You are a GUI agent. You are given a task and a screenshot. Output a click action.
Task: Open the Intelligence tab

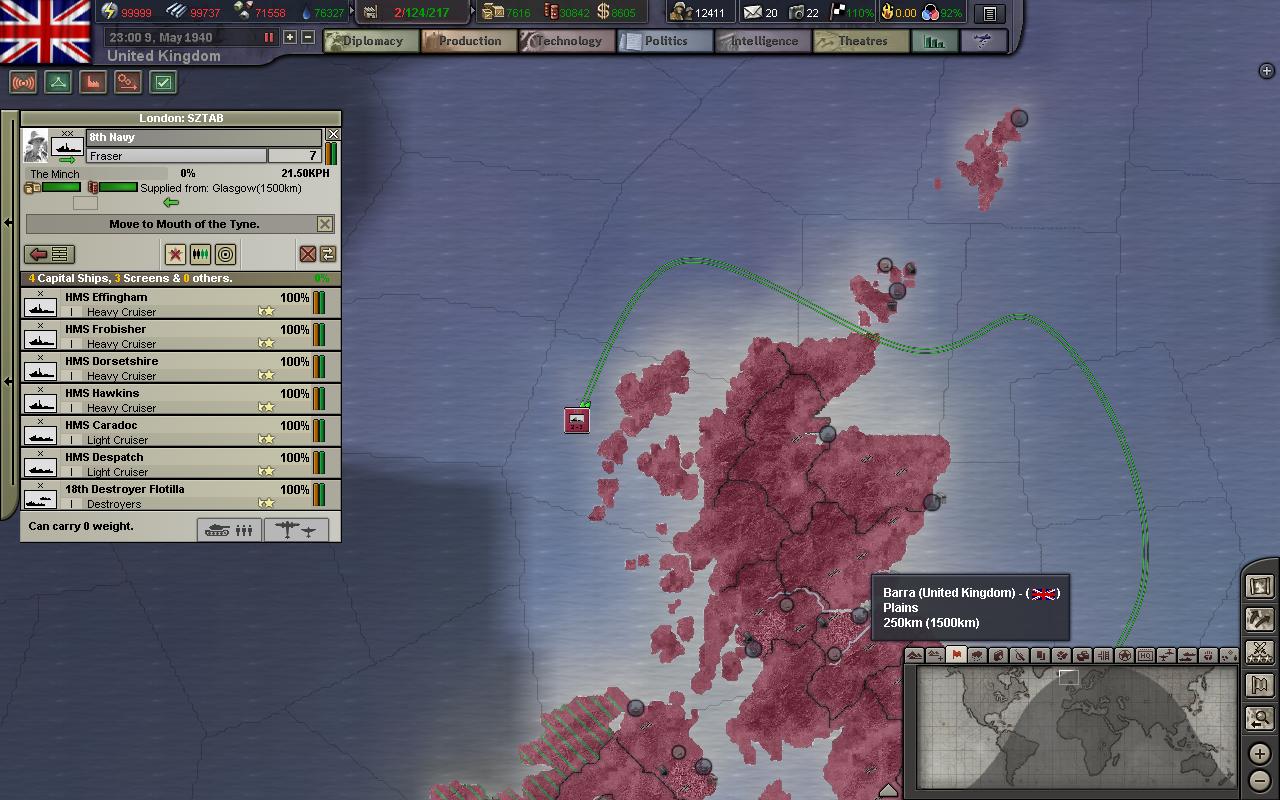coord(762,41)
